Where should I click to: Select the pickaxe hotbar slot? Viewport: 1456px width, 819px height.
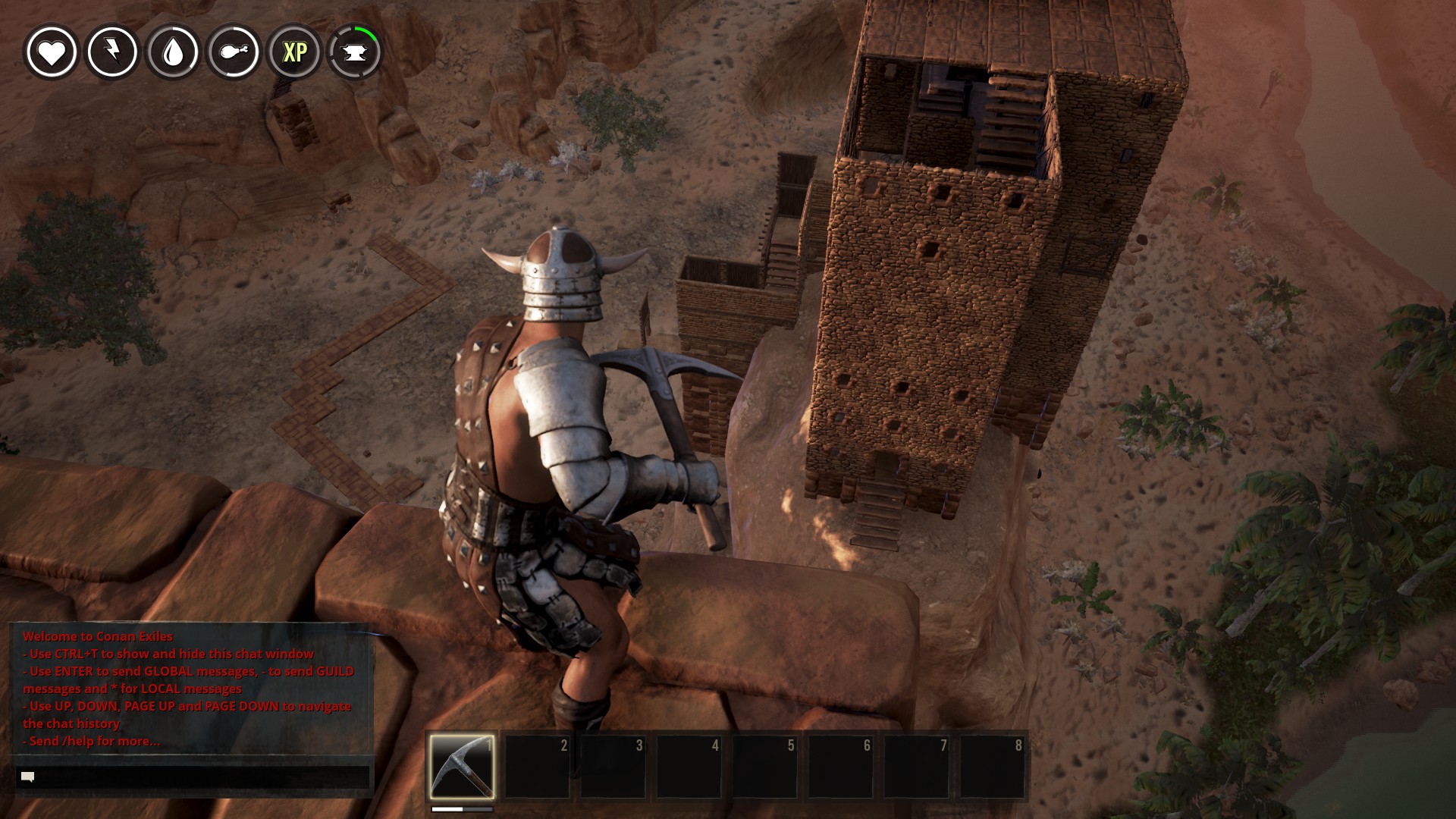[462, 766]
